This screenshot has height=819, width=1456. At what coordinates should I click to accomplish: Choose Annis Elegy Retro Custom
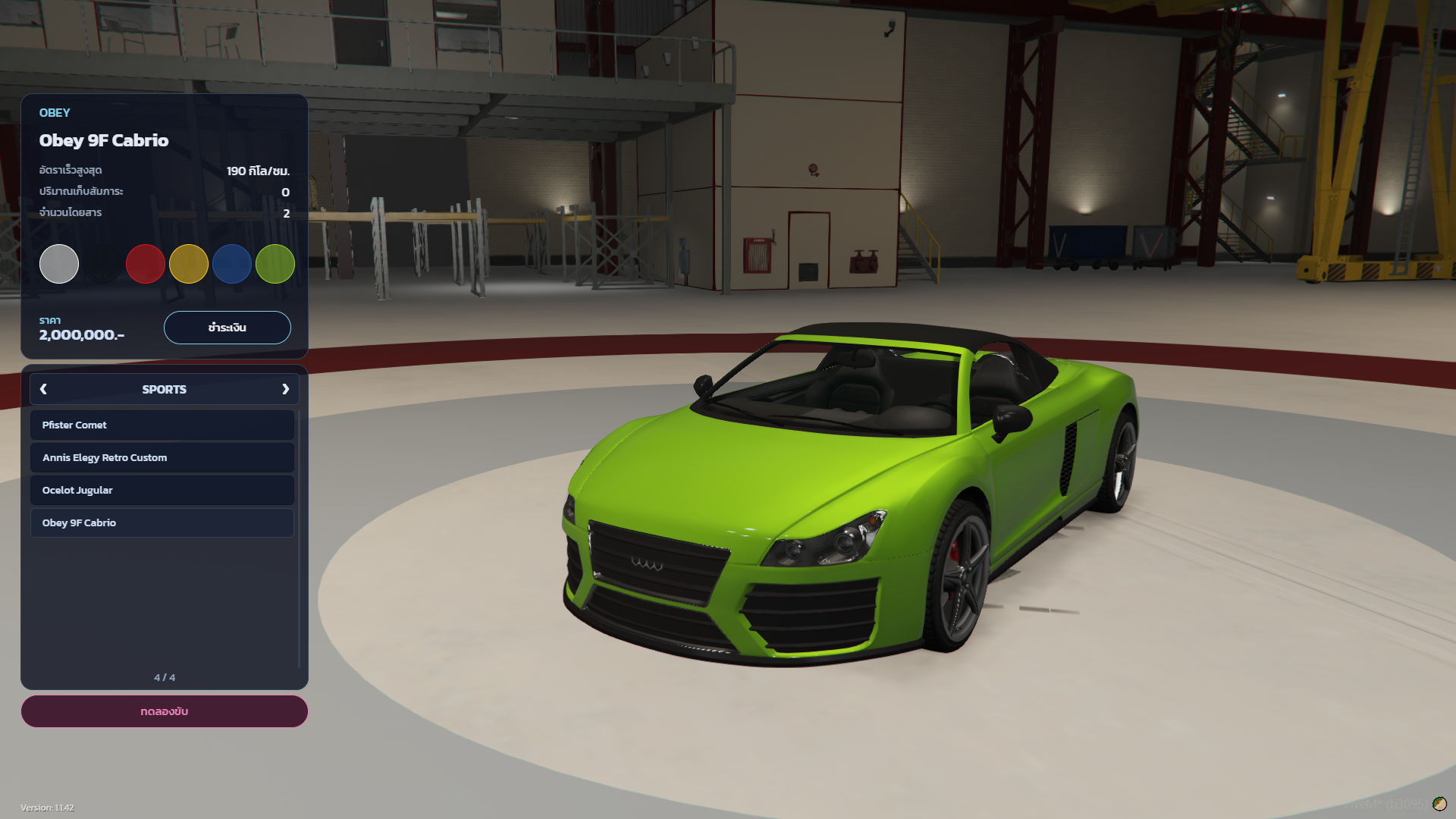click(162, 458)
